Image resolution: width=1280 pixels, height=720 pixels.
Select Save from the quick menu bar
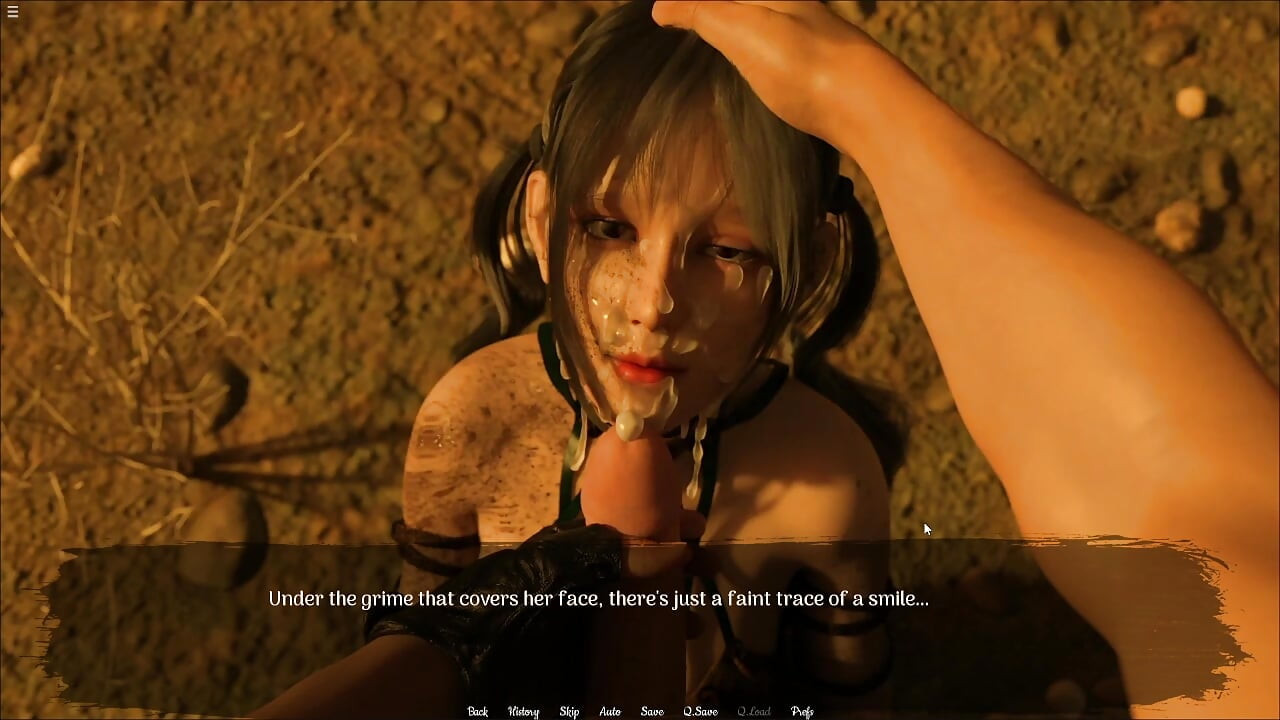click(x=651, y=711)
